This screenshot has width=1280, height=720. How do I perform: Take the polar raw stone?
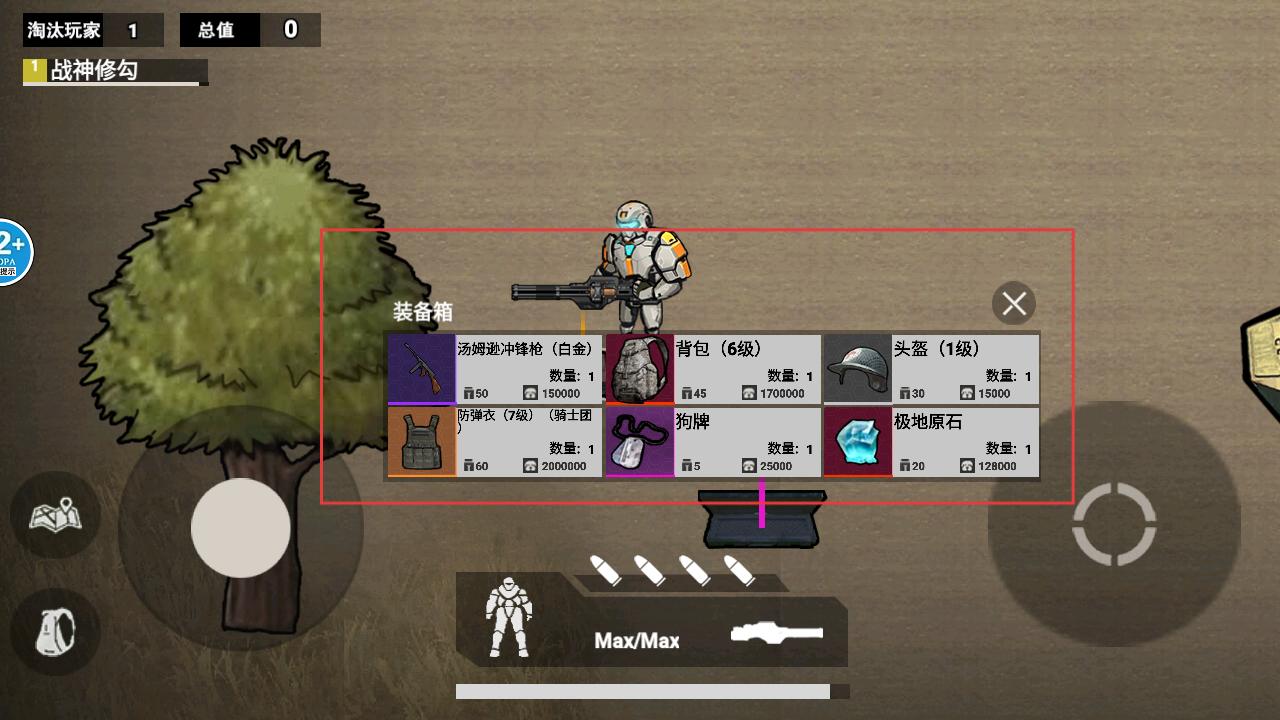coord(931,441)
